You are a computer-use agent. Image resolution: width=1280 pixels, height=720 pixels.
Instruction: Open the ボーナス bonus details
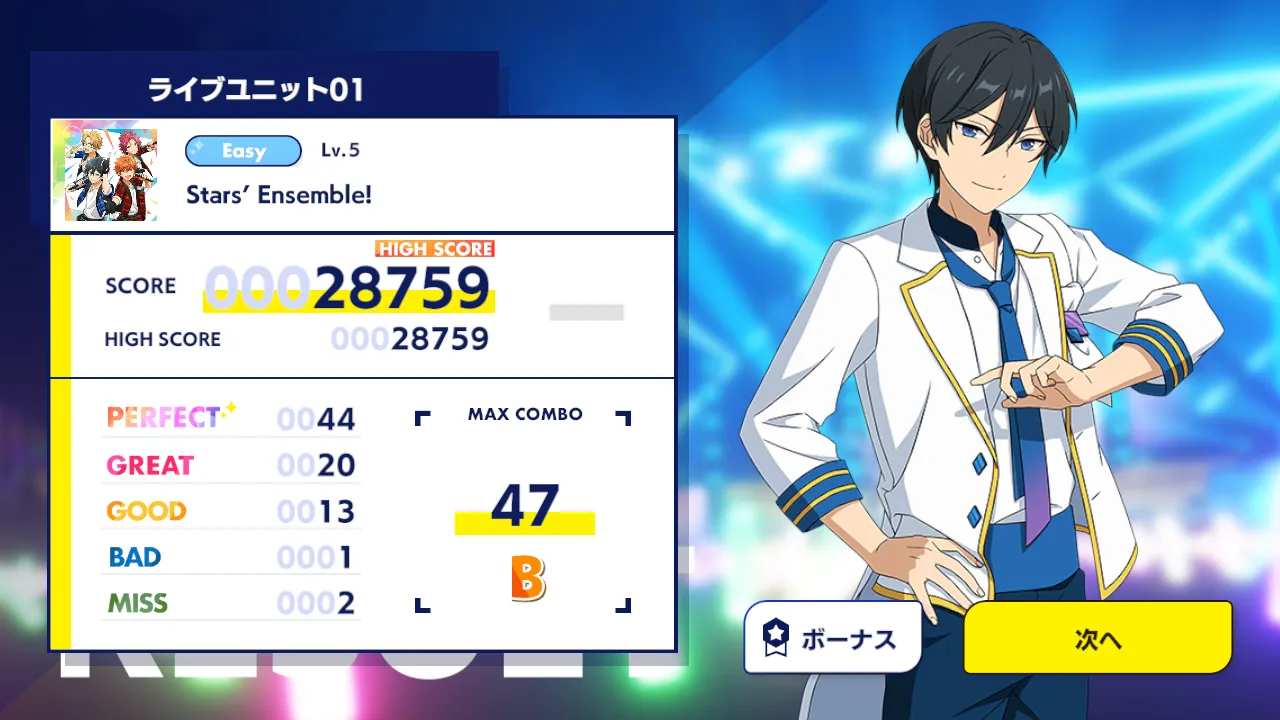(x=832, y=638)
